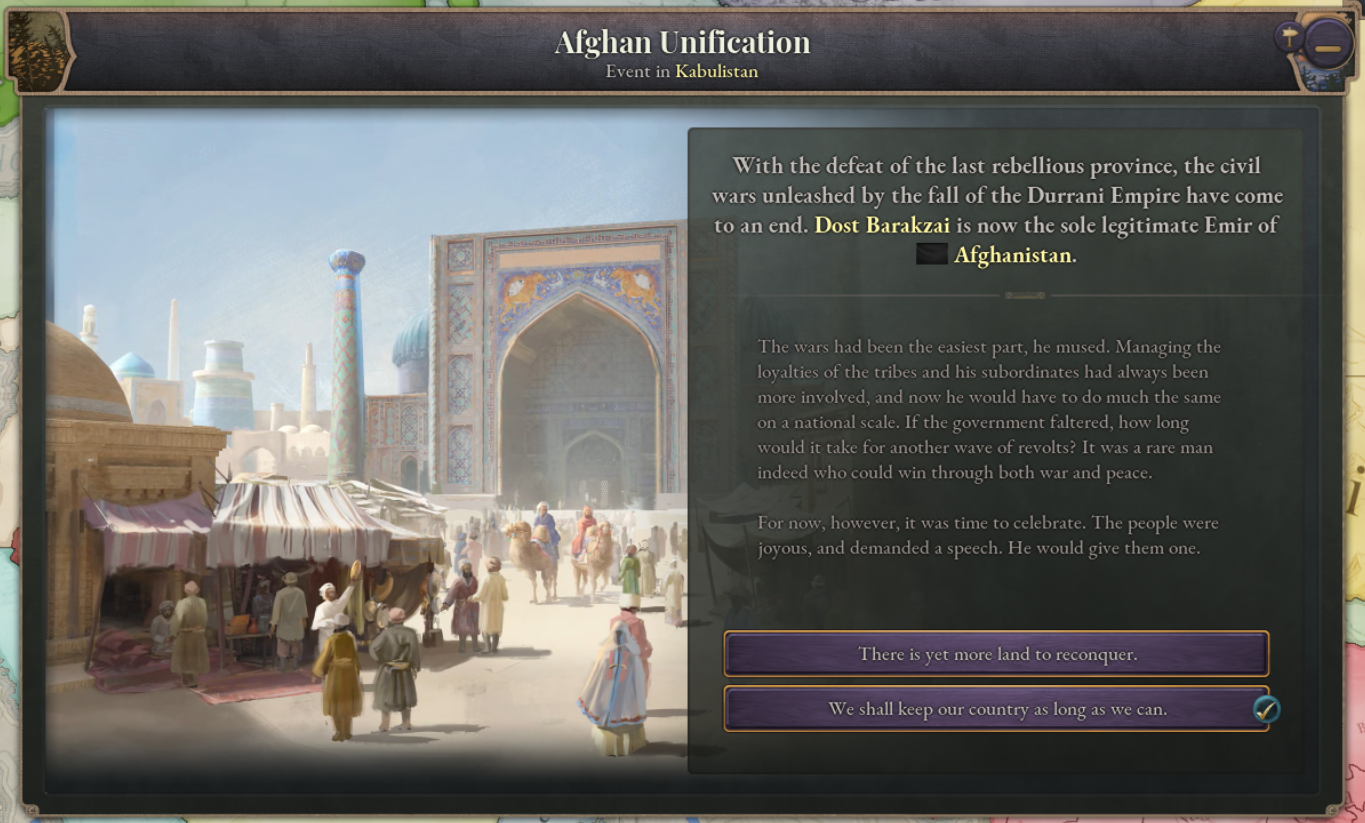Pick 'We shall keep our country as long as we can.'
Viewport: 1365px width, 823px height.
pyautogui.click(x=995, y=709)
